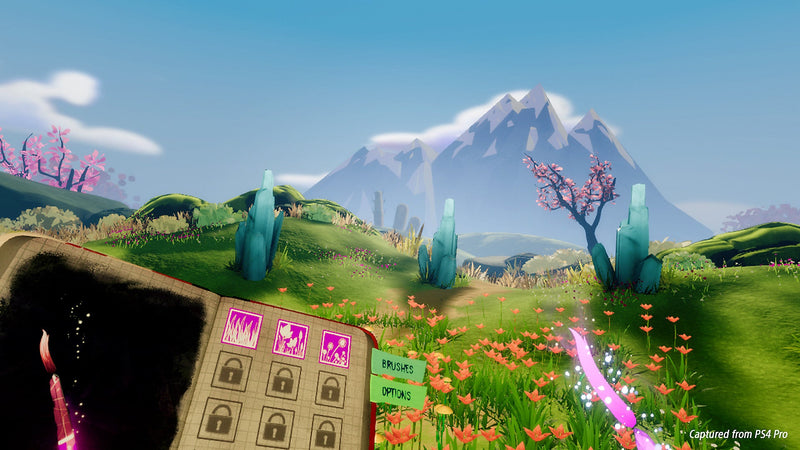Screen dimensions: 800x450
Task: Pick the dandelion brush tile
Action: tap(335, 348)
